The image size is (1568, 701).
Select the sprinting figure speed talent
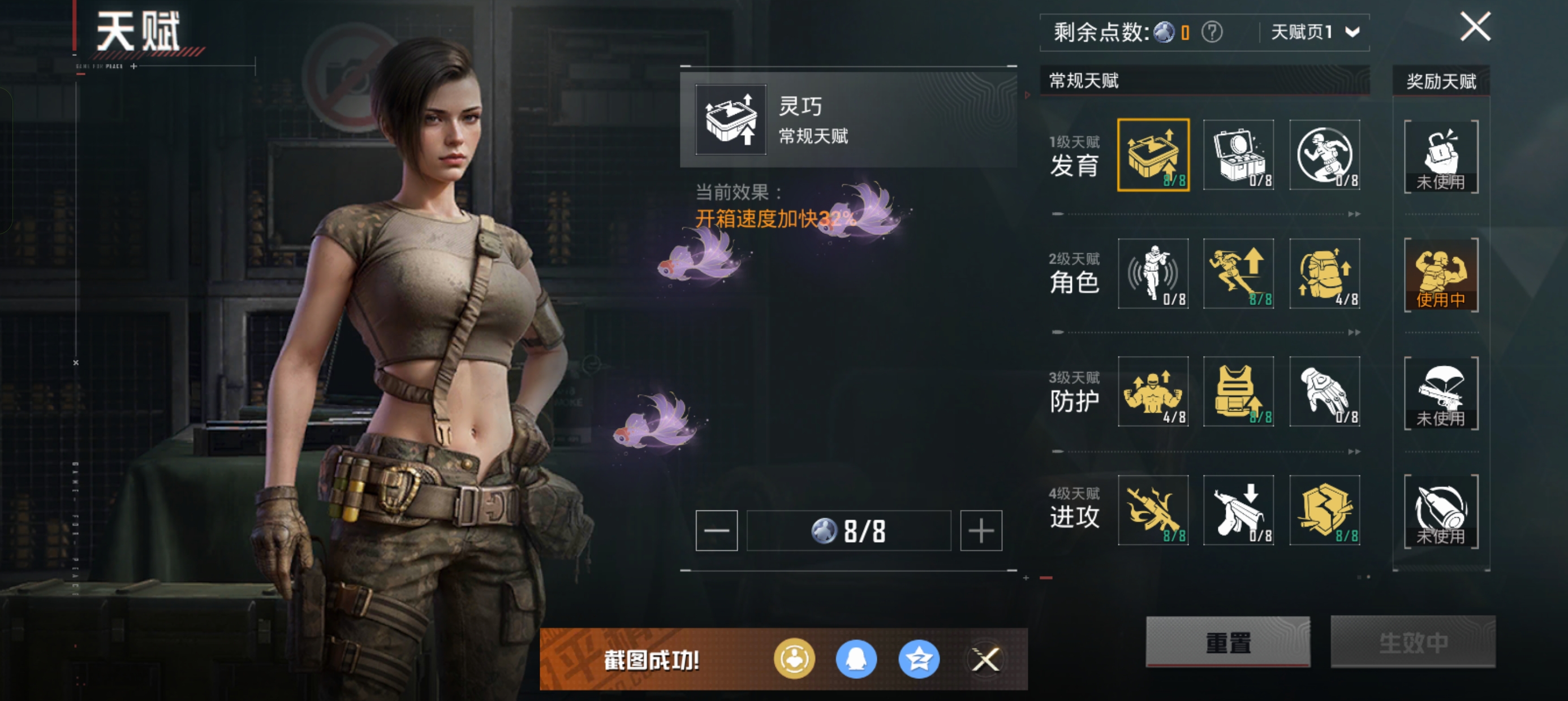(1238, 274)
